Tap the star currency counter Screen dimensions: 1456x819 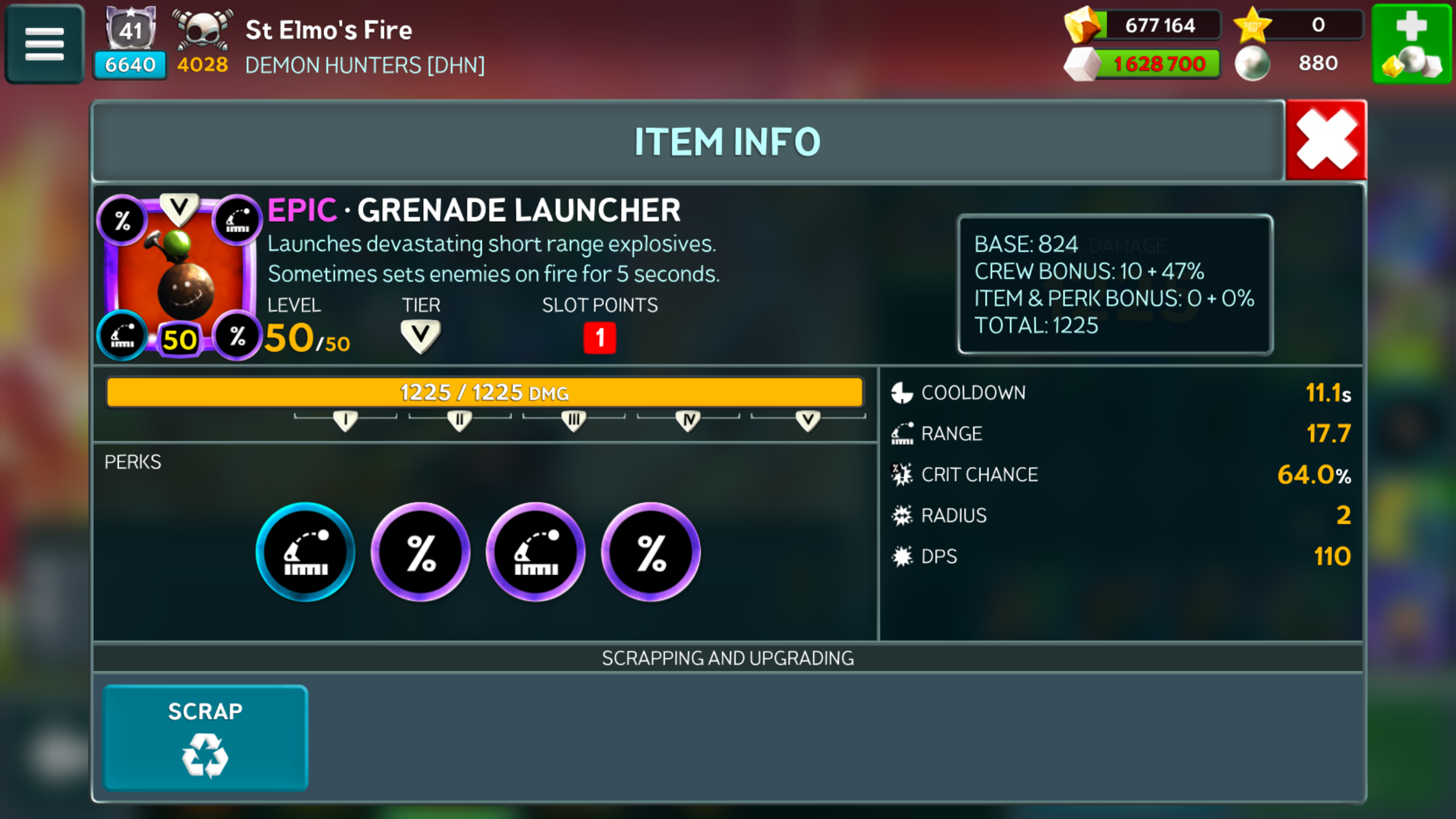[x=1300, y=26]
